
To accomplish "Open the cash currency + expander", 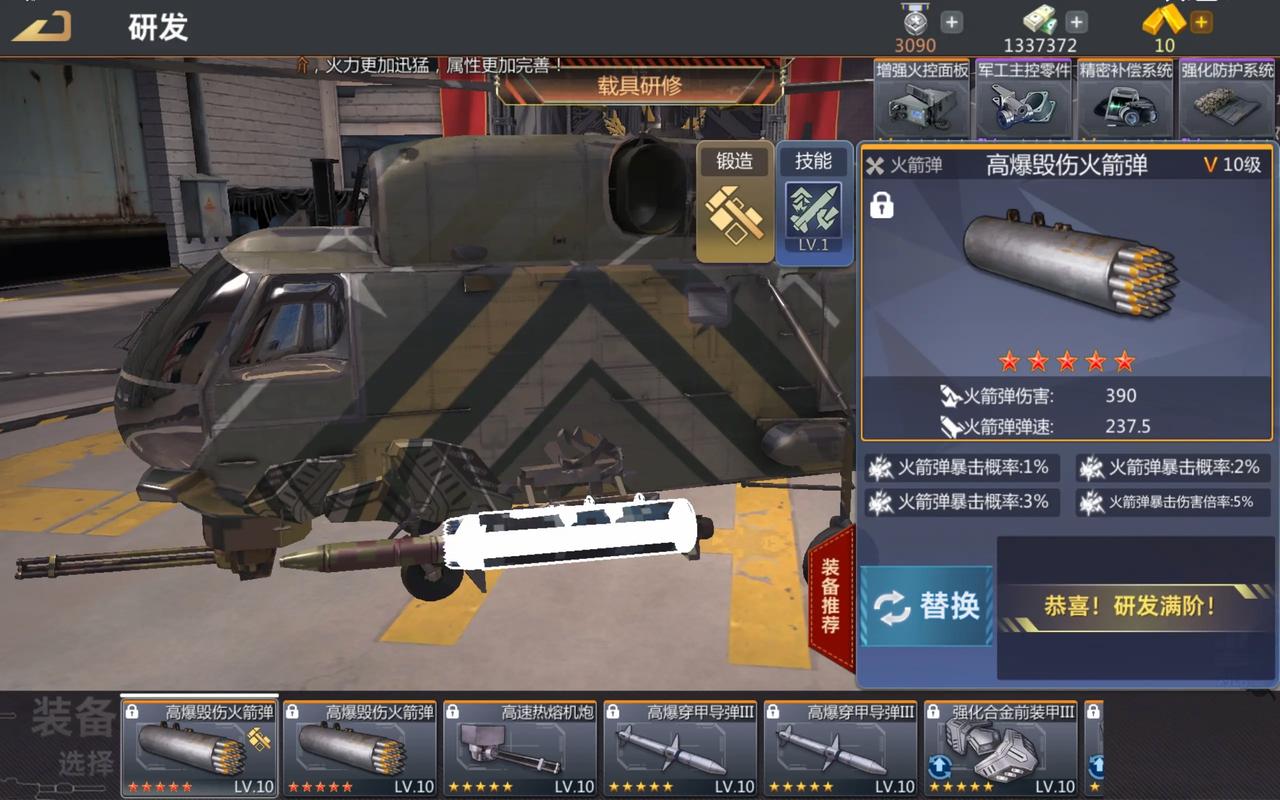I will pyautogui.click(x=1075, y=20).
